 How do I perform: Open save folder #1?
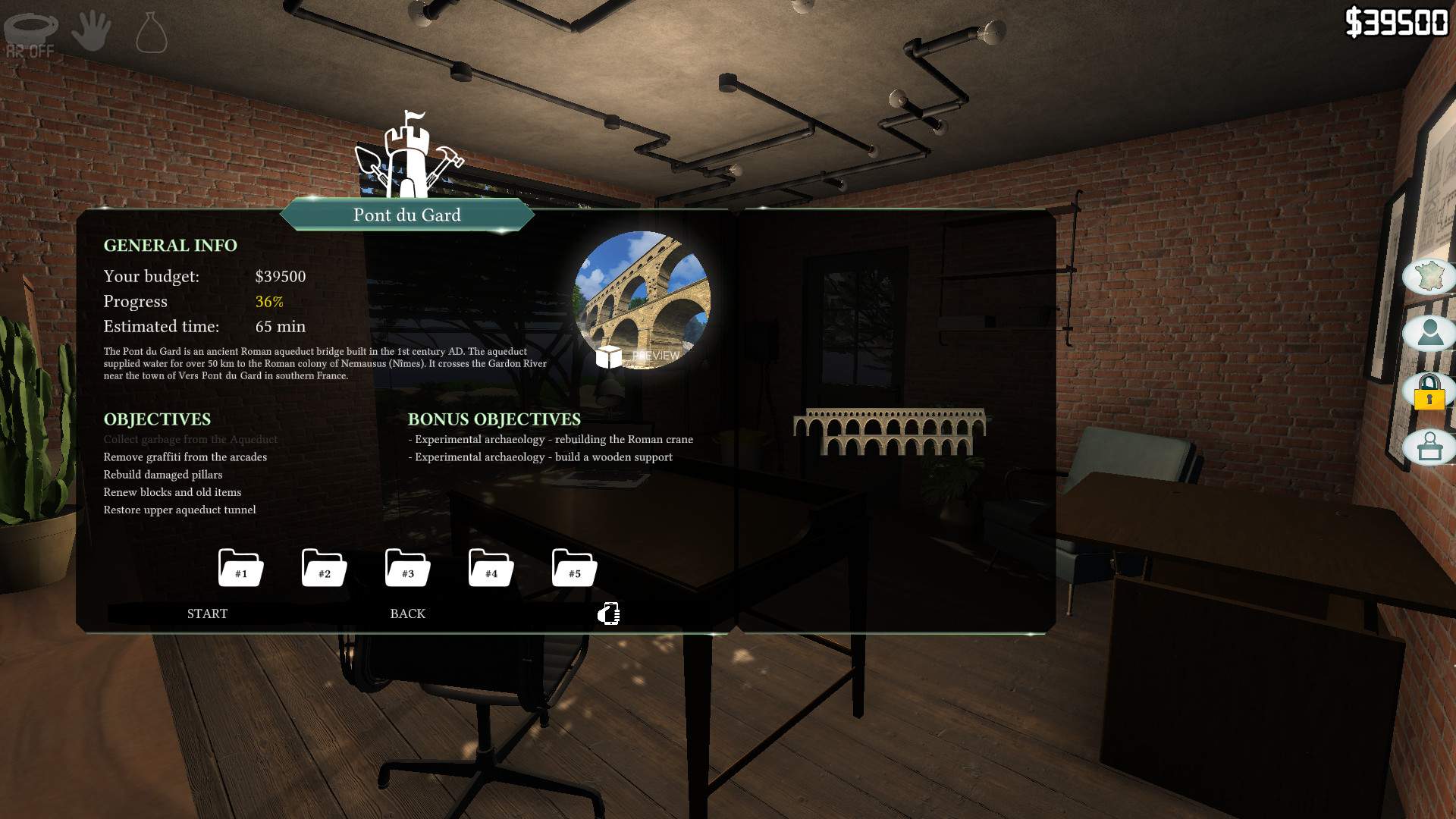tap(240, 568)
